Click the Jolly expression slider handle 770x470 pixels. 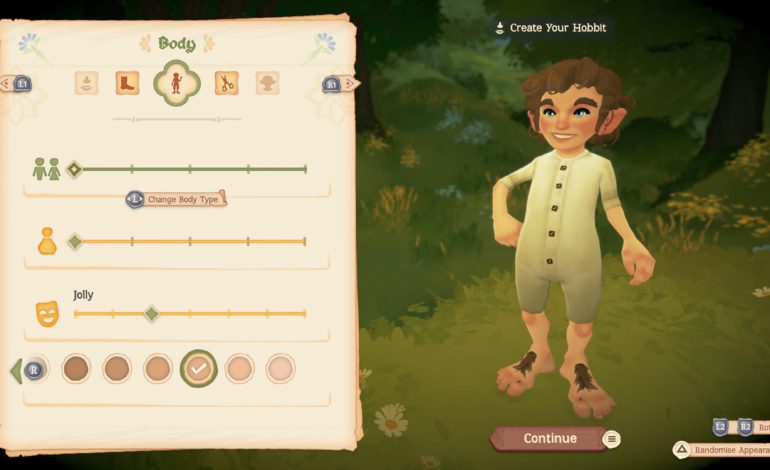(x=151, y=314)
